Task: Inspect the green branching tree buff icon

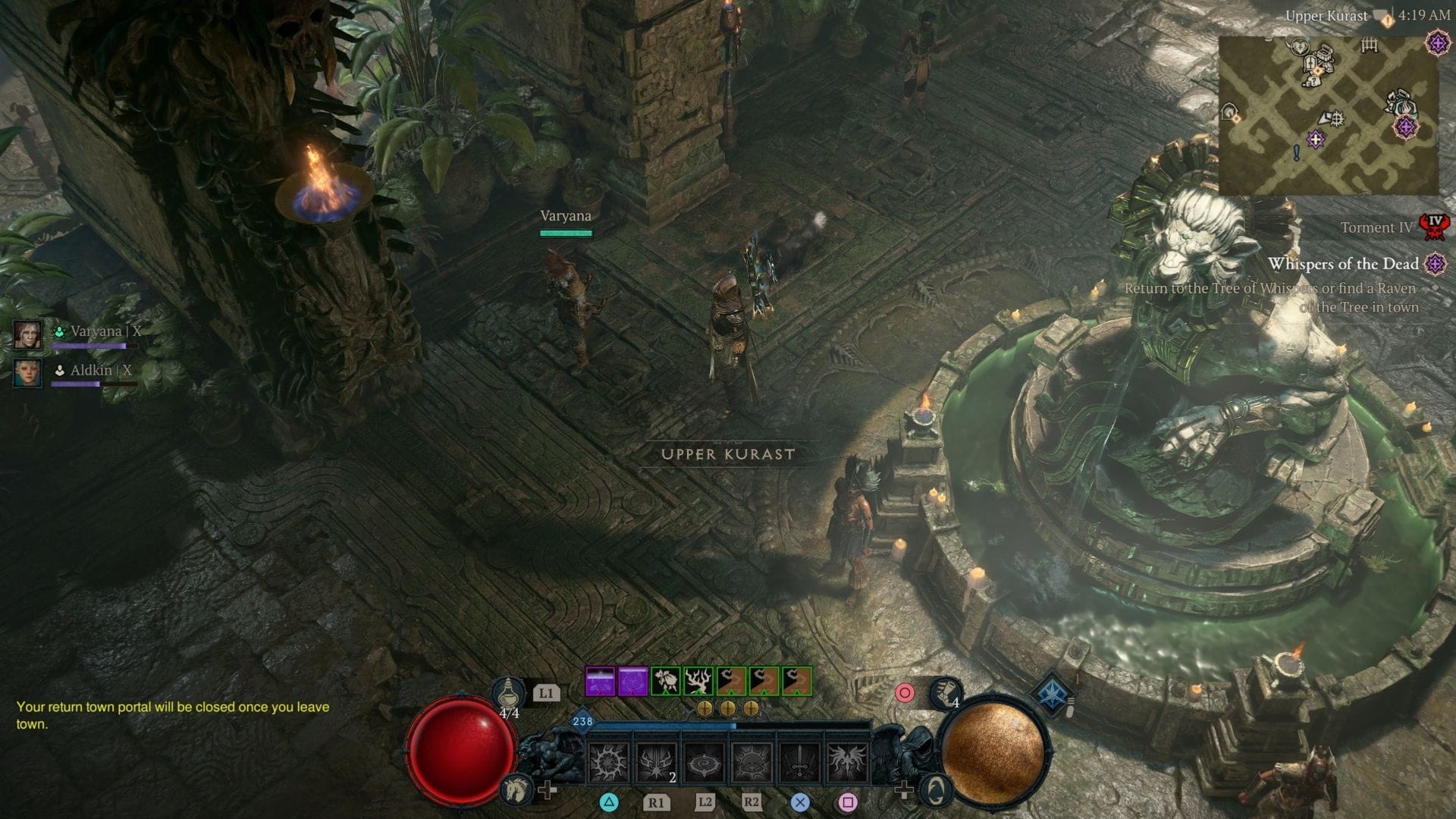Action: pyautogui.click(x=698, y=682)
